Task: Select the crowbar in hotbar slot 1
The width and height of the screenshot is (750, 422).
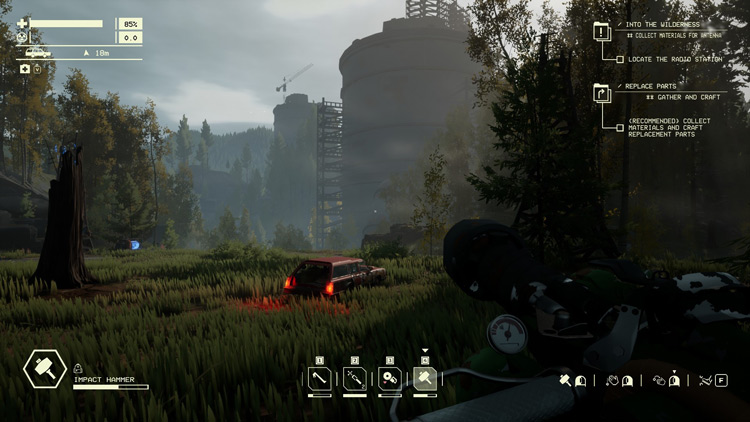Action: tap(320, 379)
